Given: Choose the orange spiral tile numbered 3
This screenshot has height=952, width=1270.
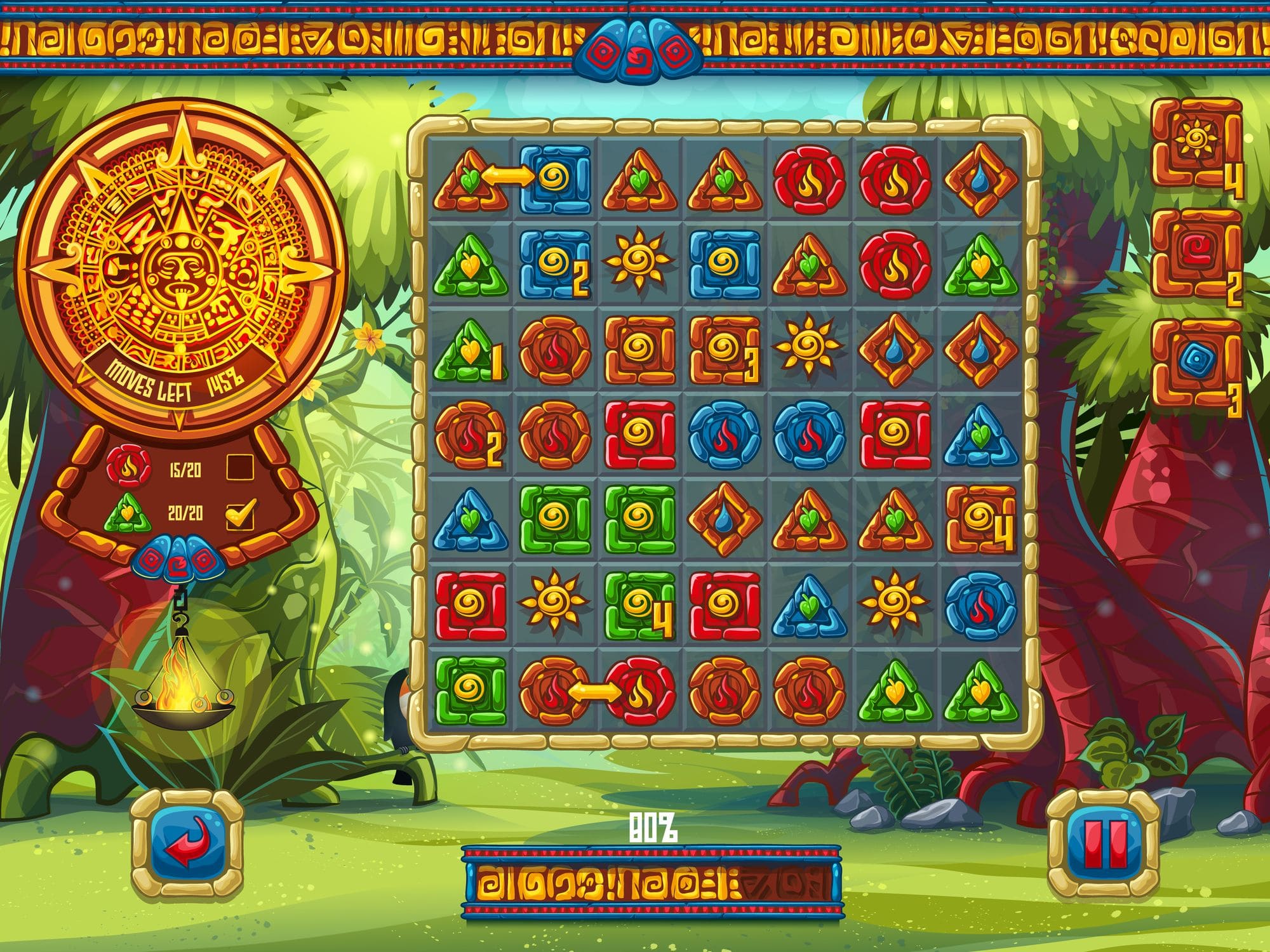Looking at the screenshot, I should (x=725, y=350).
